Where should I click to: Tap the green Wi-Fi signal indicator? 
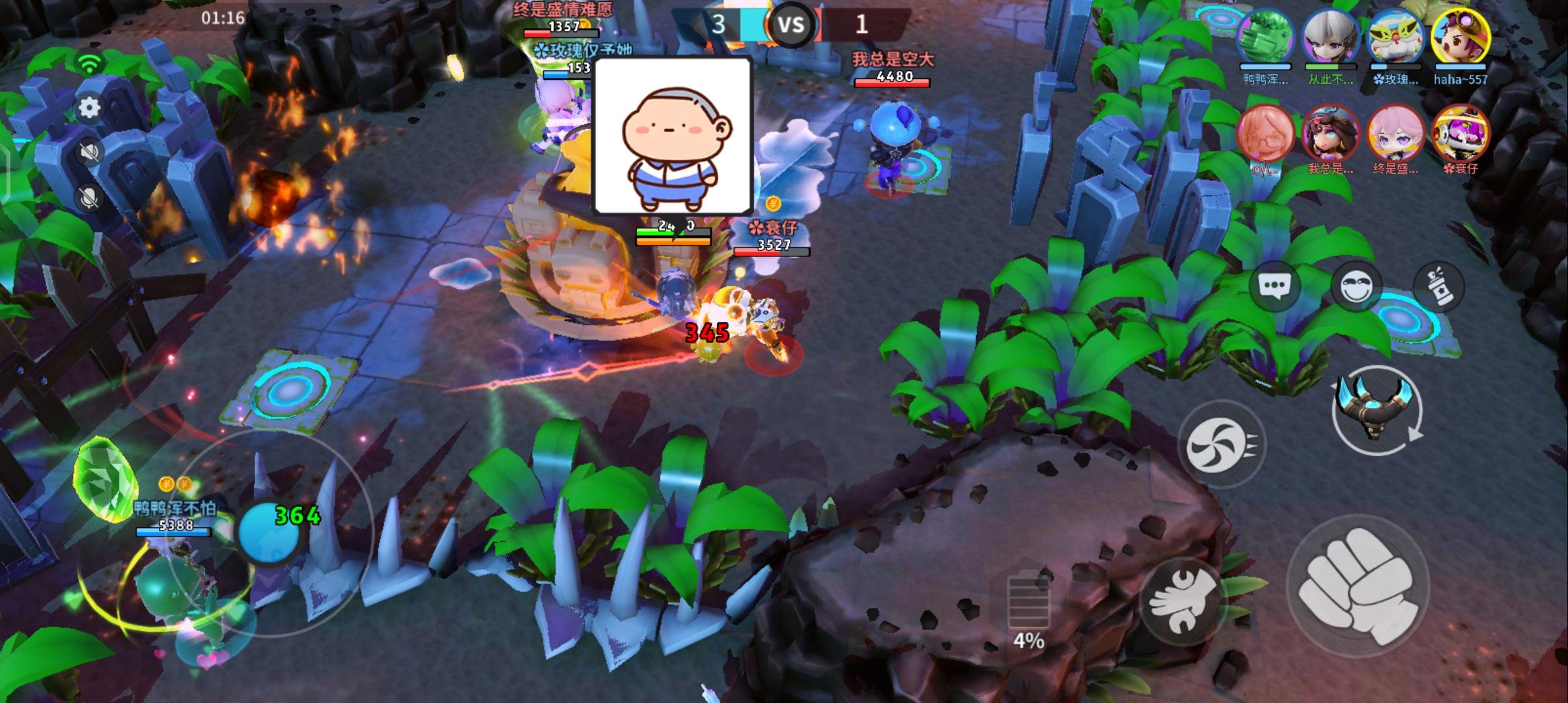pyautogui.click(x=90, y=62)
